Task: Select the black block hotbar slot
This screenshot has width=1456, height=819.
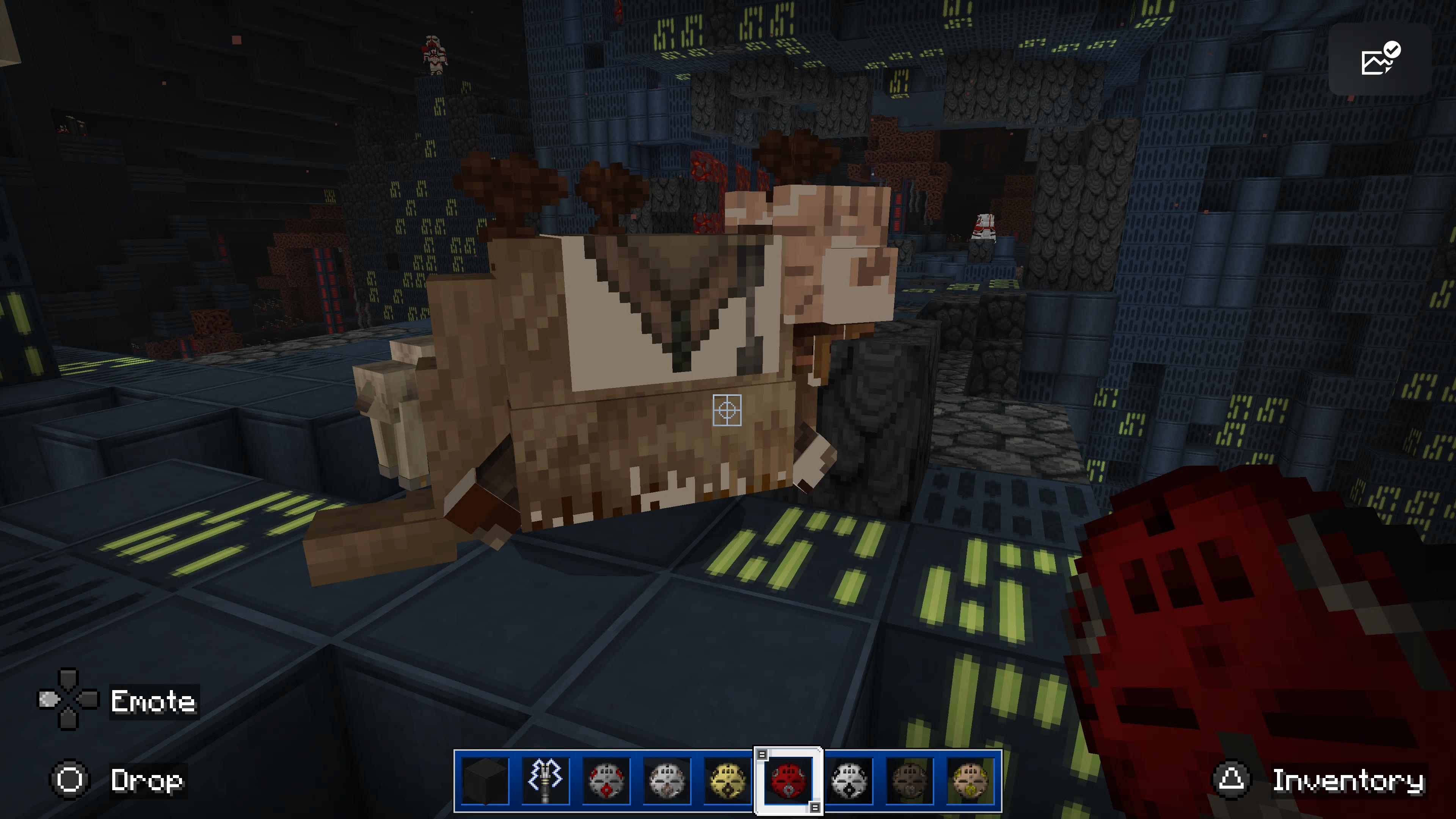Action: (485, 781)
